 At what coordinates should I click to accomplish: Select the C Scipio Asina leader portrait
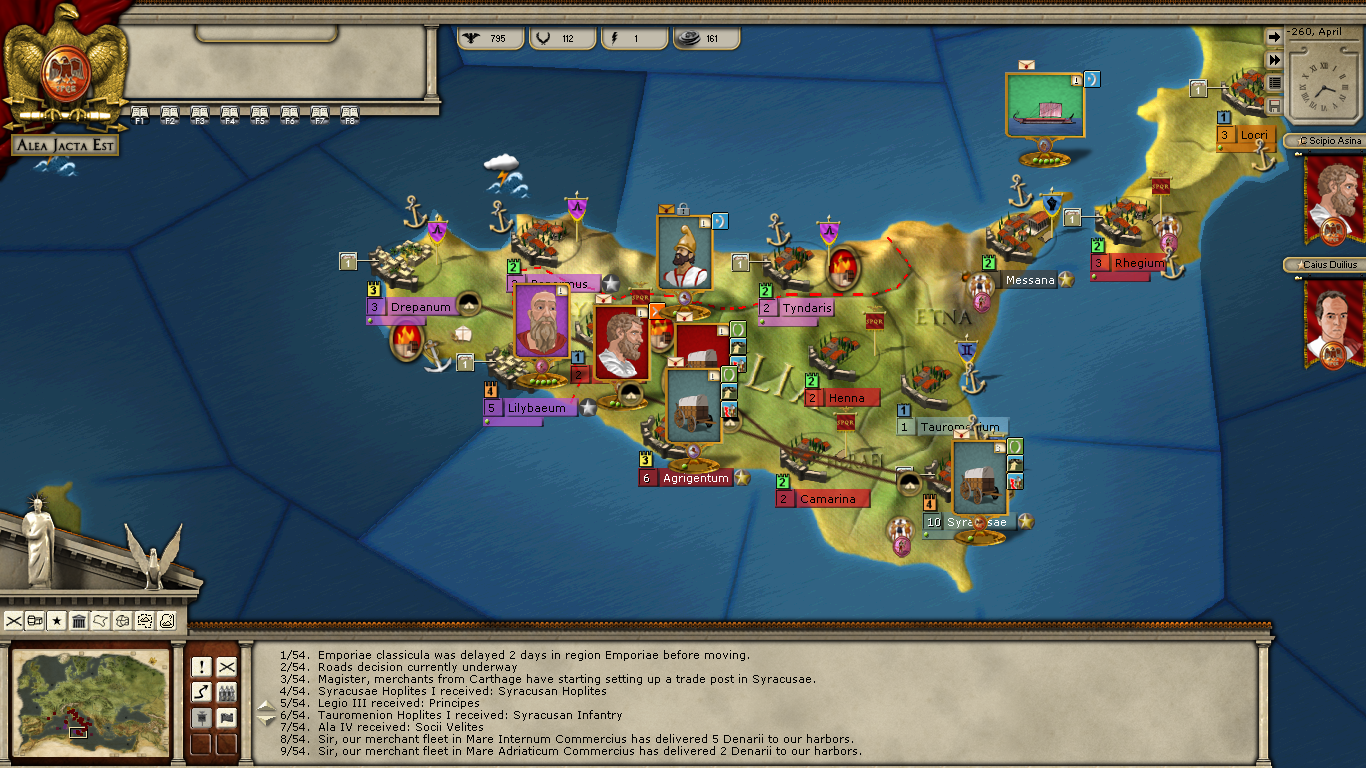tap(1334, 197)
